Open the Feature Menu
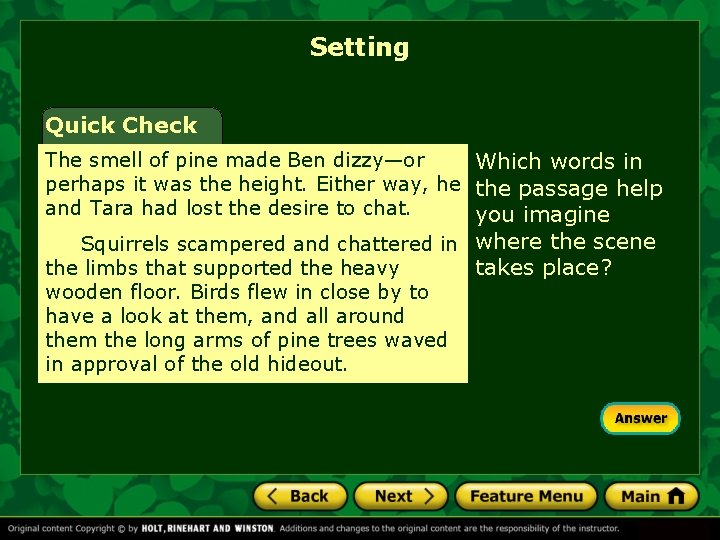The width and height of the screenshot is (720, 540). click(526, 496)
